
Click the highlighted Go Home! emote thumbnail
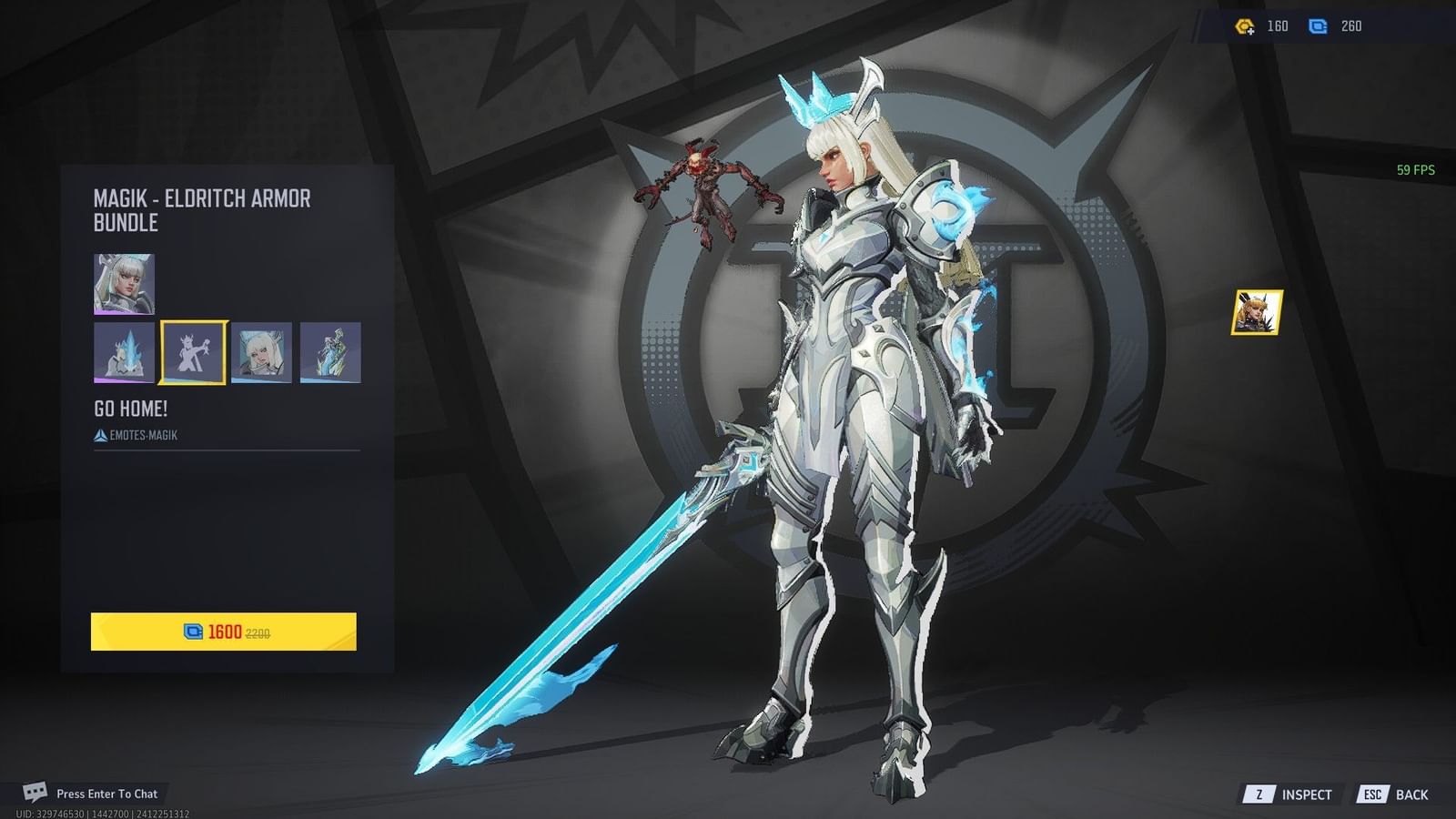(x=194, y=354)
